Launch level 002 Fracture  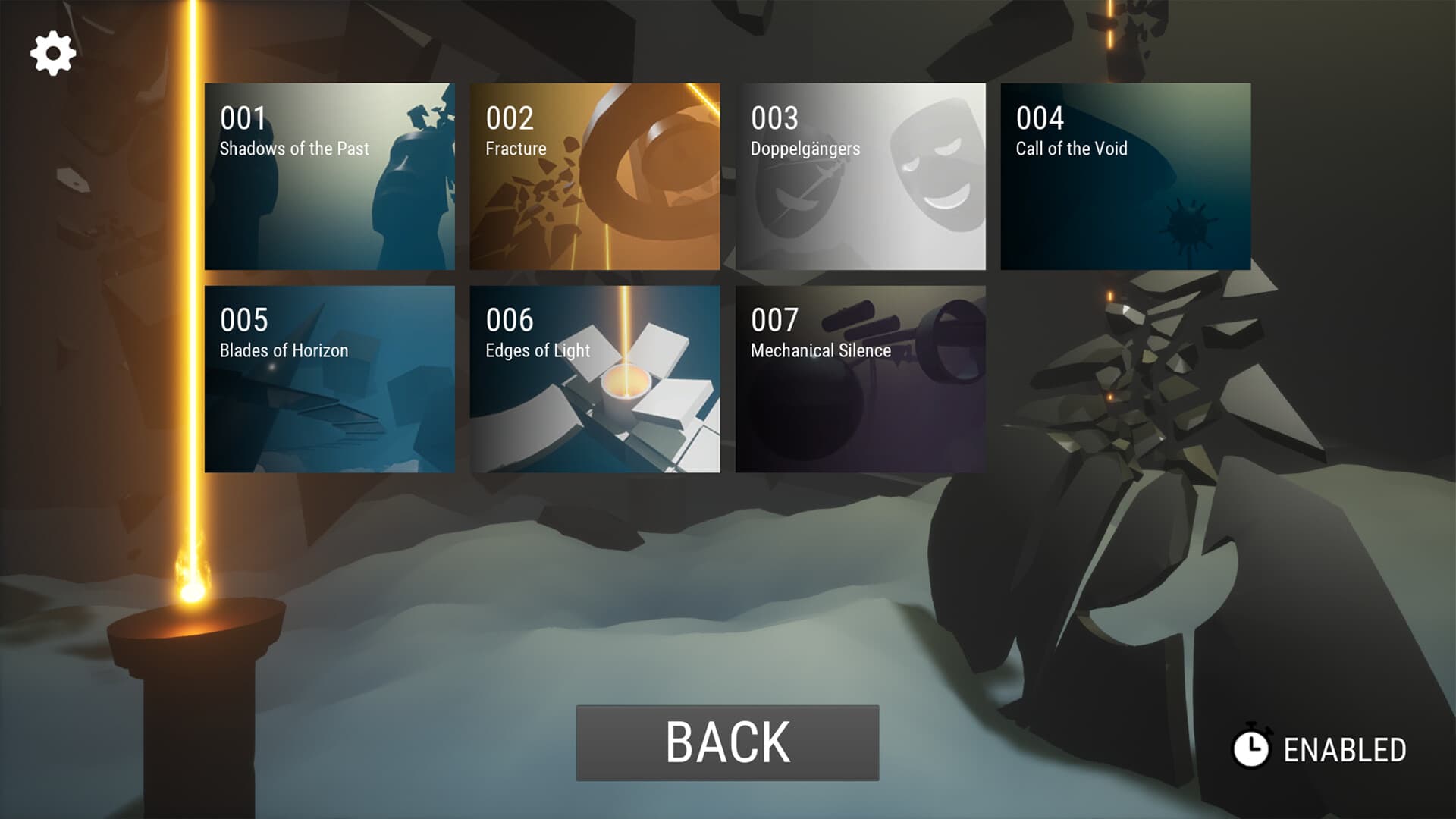click(595, 176)
